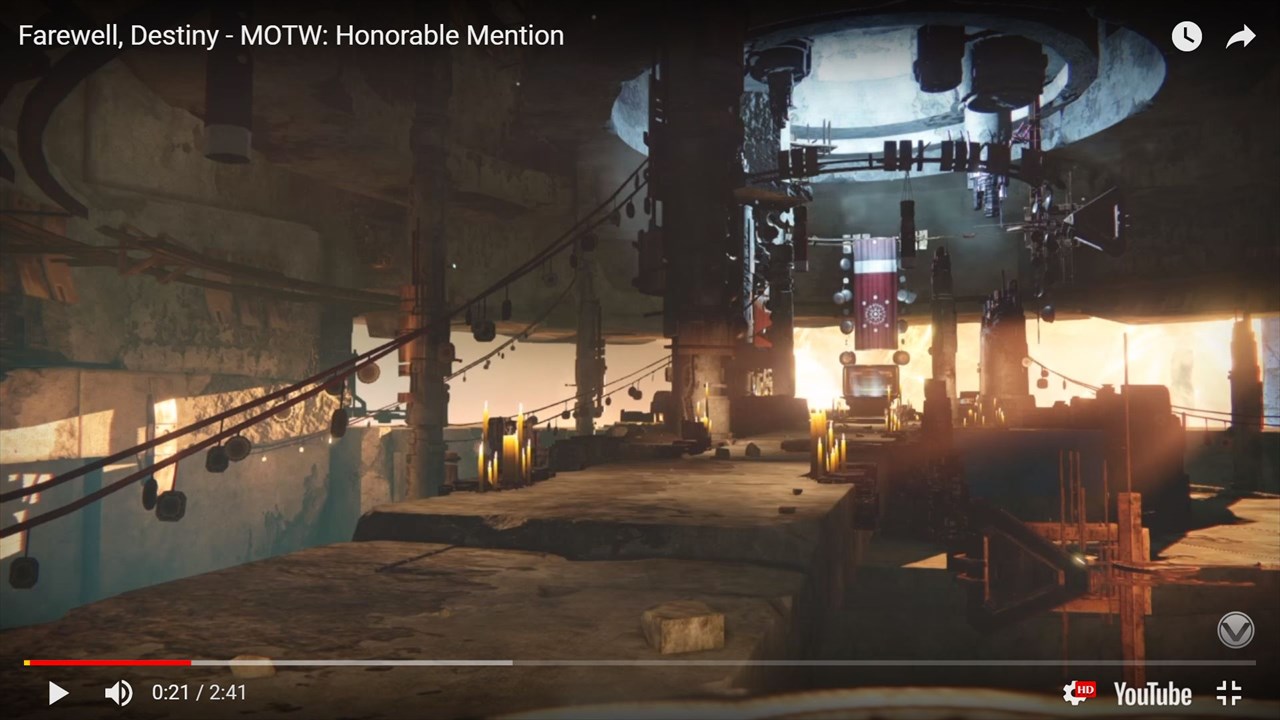Image resolution: width=1280 pixels, height=720 pixels.
Task: Click the Watch Later clock icon
Action: 1186,36
